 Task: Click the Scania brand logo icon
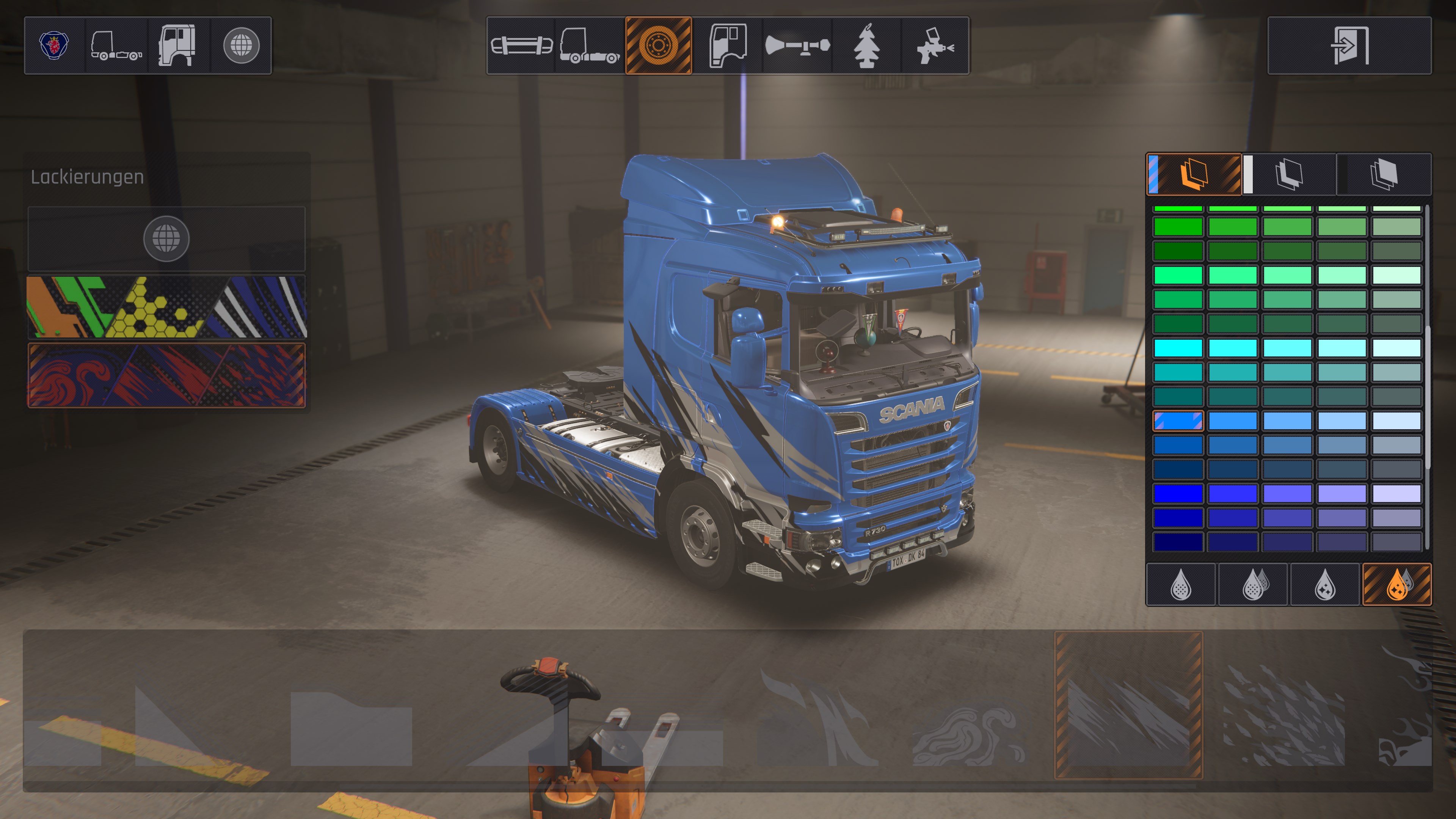54,45
